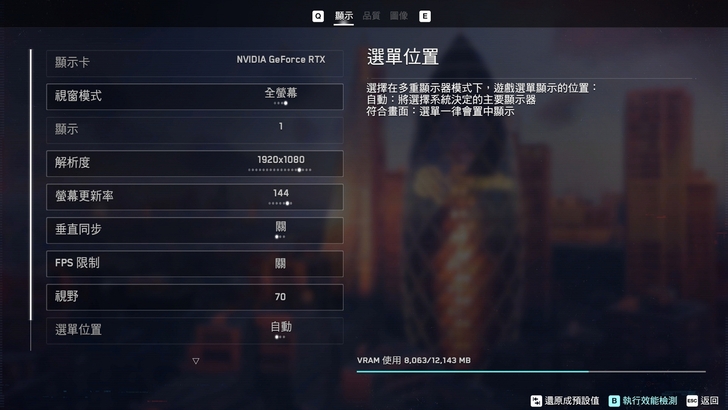Run the 執行效能檢測 benchmark
728x410 pixels.
643,400
